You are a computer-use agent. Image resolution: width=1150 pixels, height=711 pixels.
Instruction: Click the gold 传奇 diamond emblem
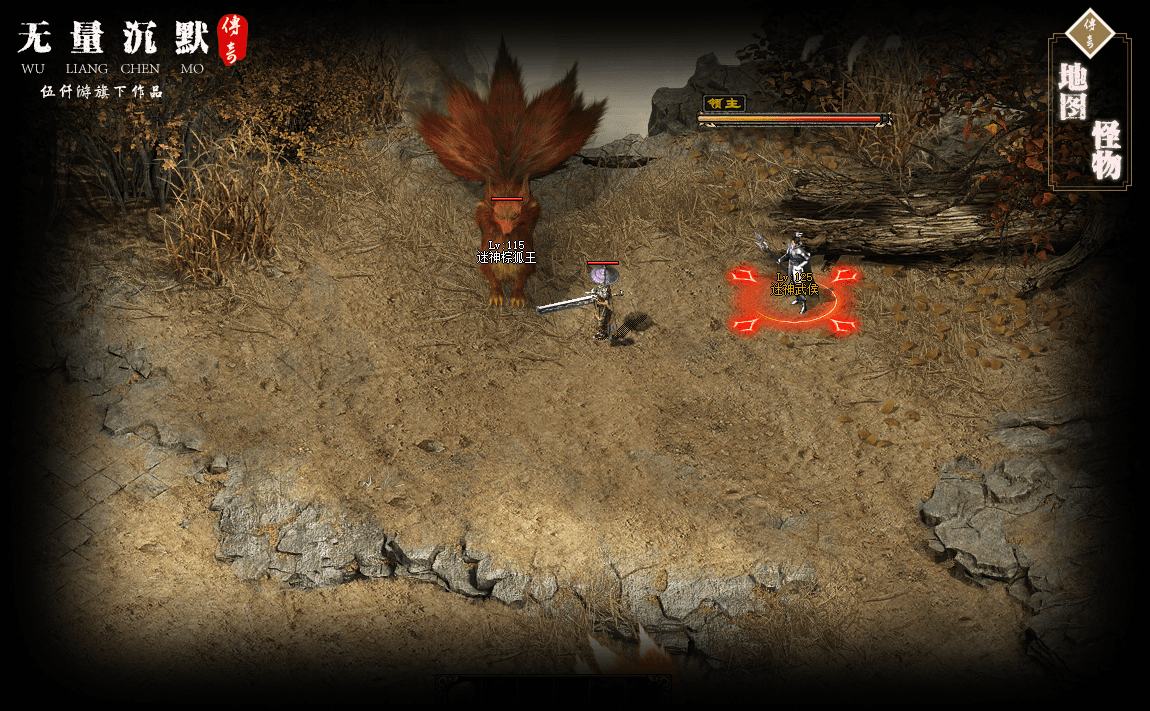pyautogui.click(x=1090, y=30)
